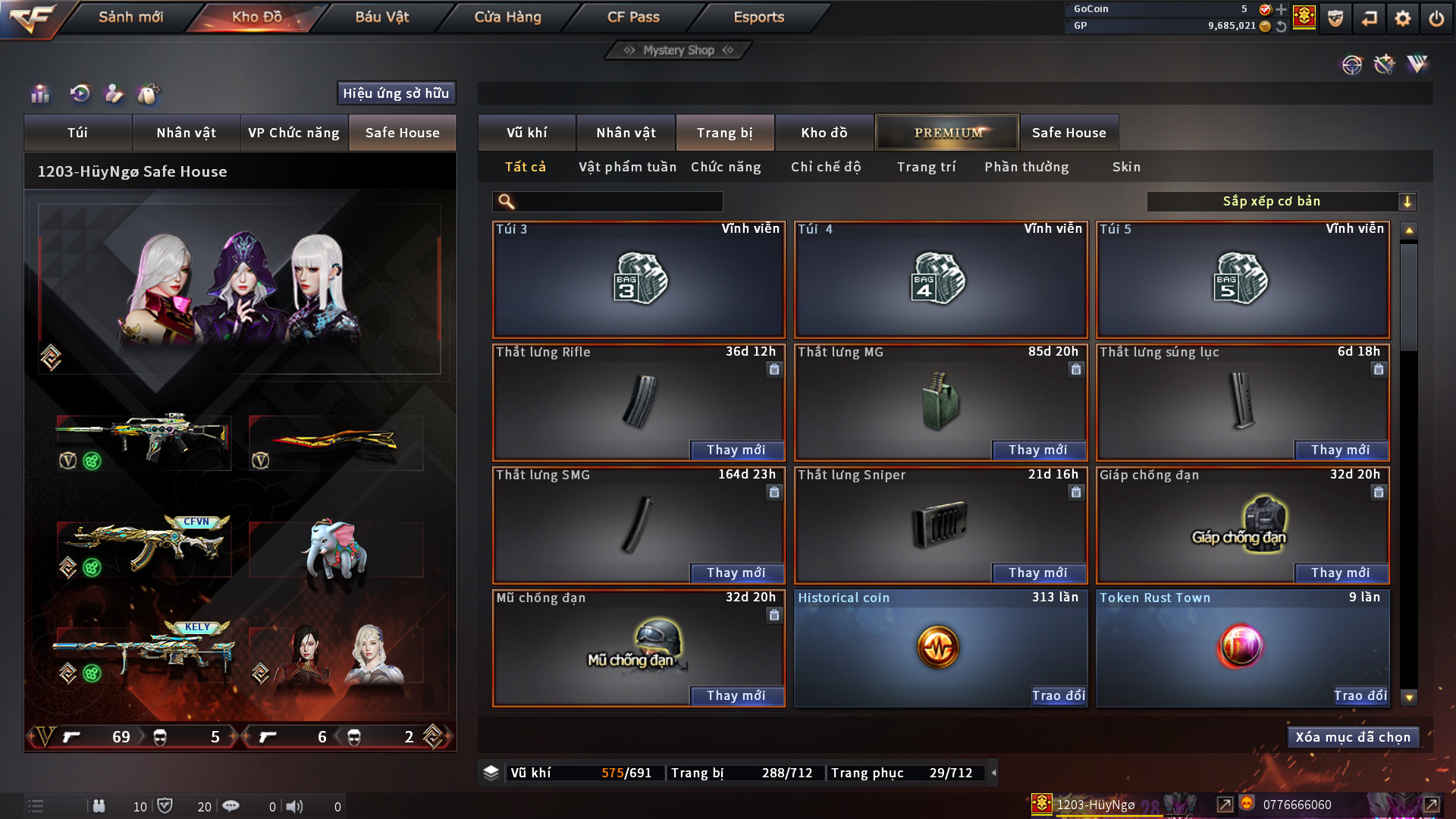Open the settings gear icon

point(1403,18)
